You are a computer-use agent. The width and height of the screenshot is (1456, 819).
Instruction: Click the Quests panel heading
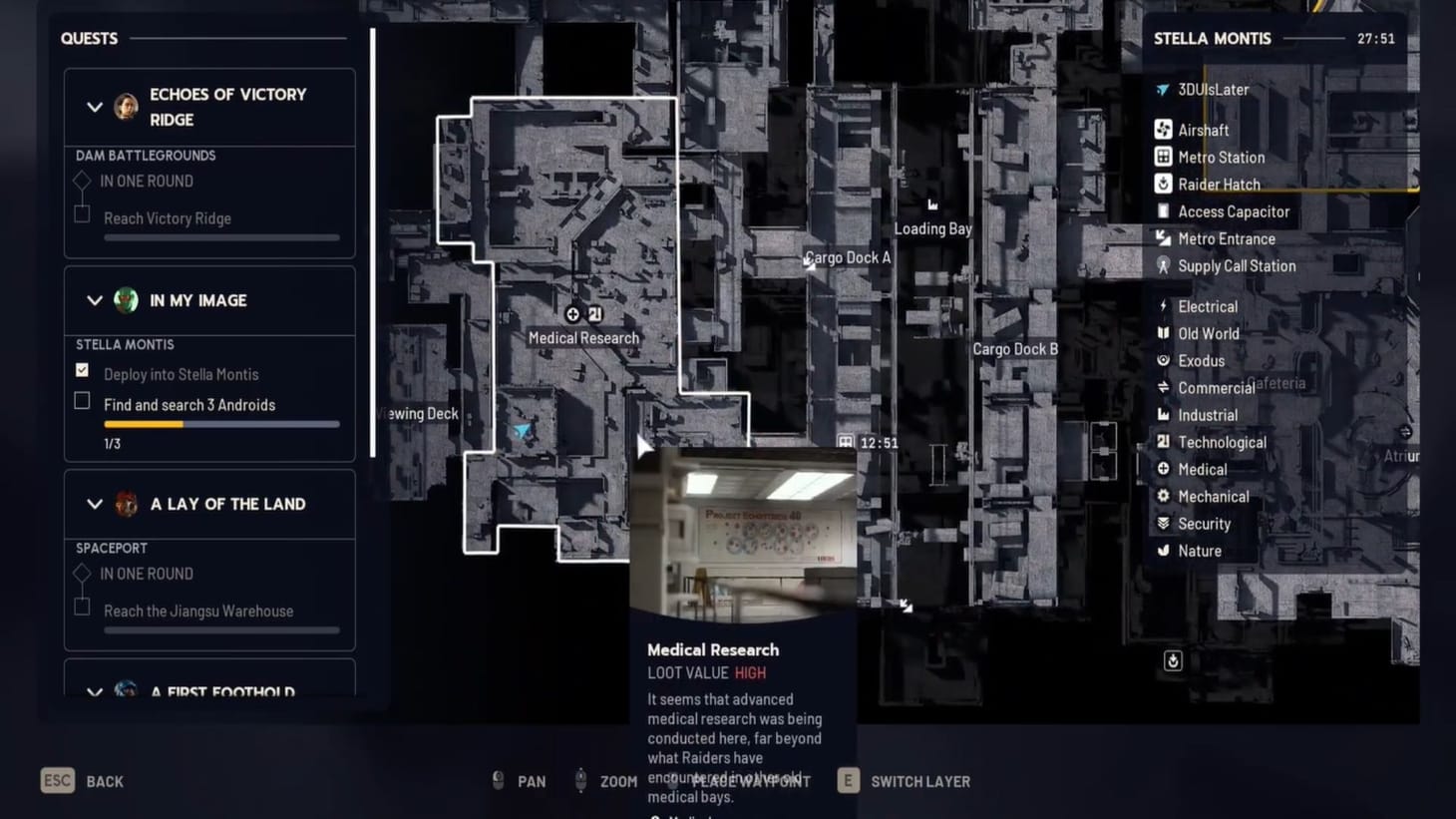pyautogui.click(x=89, y=38)
